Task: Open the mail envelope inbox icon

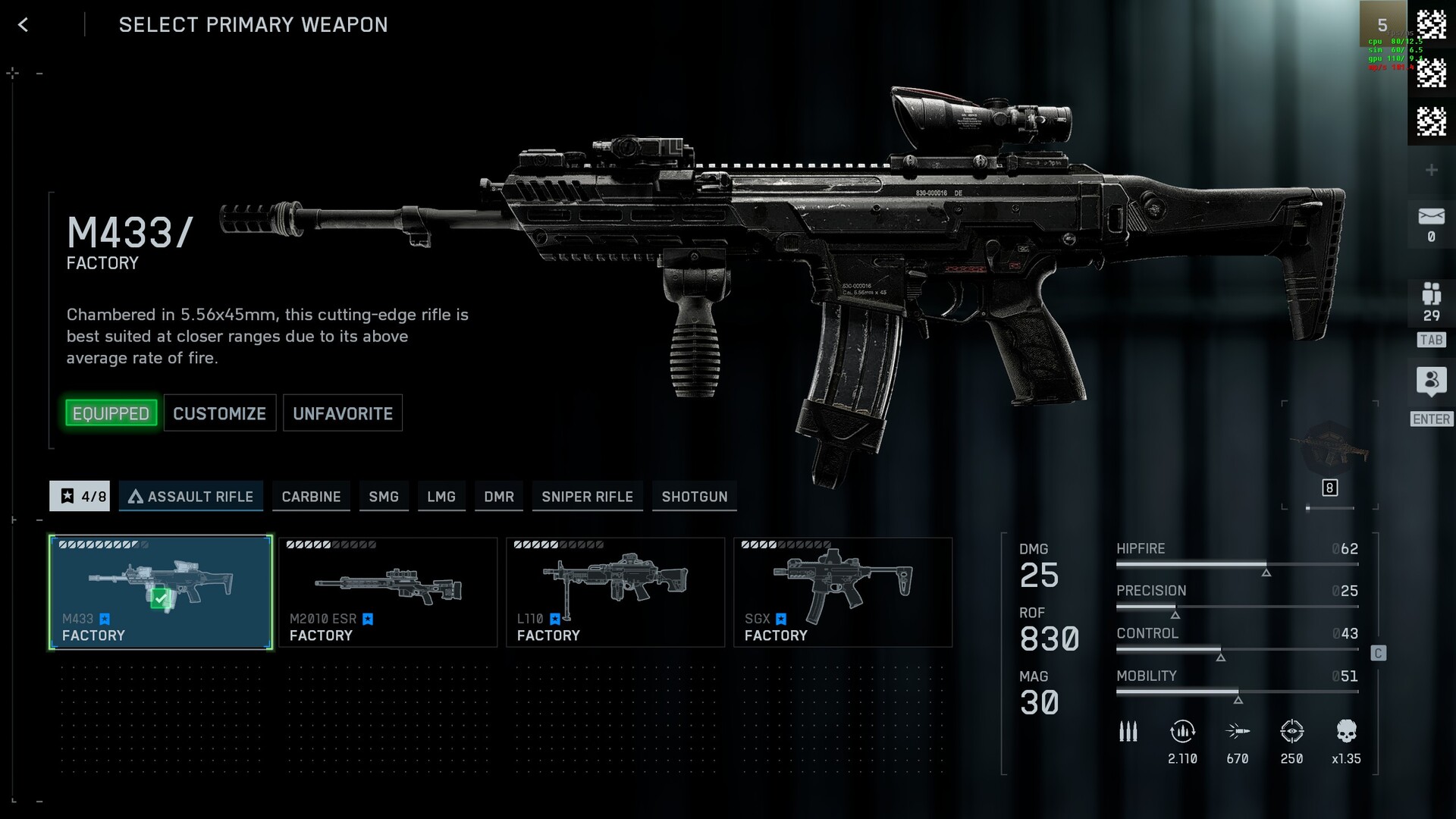Action: pyautogui.click(x=1431, y=217)
